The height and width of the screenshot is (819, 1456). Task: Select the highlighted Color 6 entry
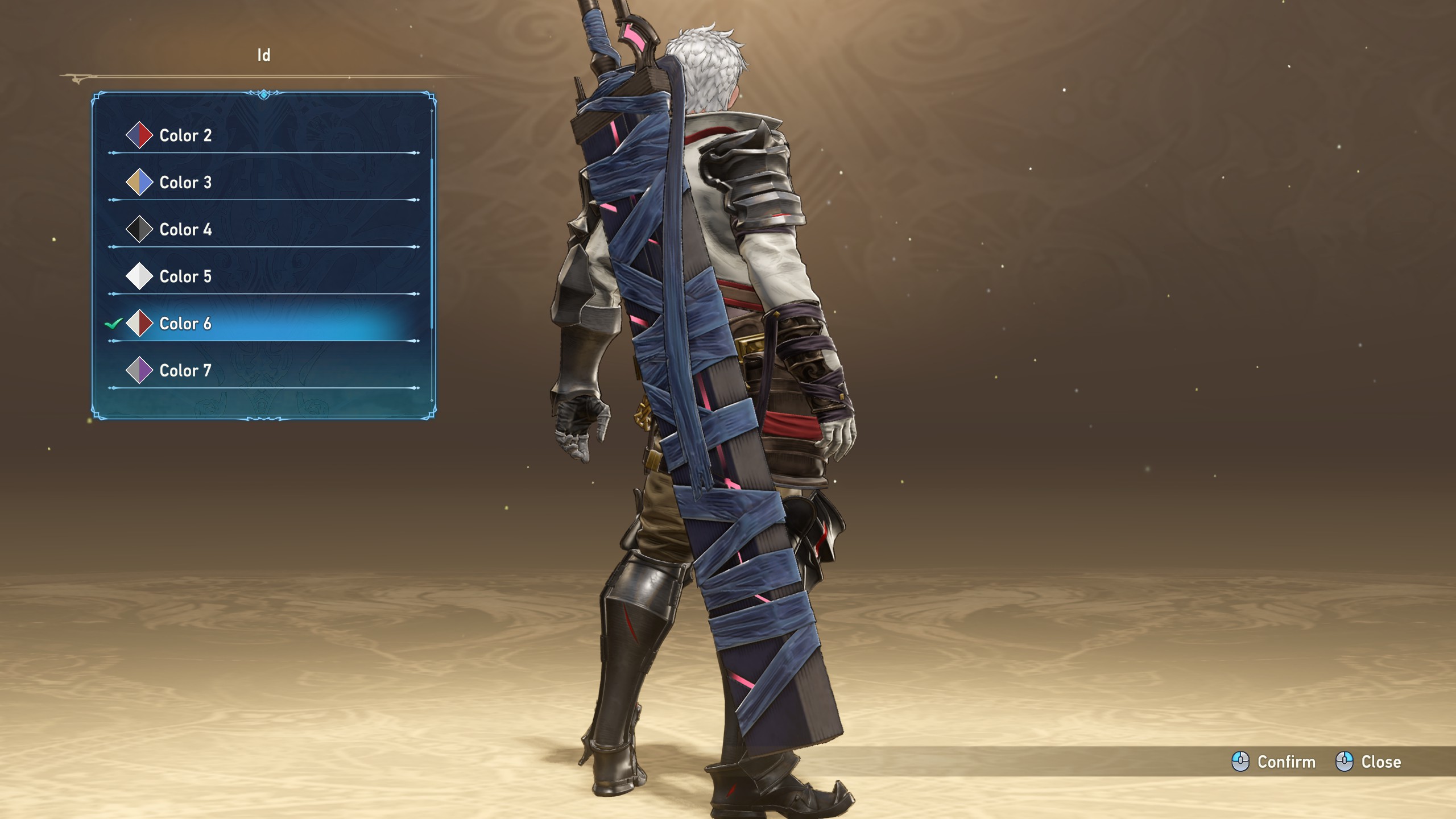(x=185, y=324)
